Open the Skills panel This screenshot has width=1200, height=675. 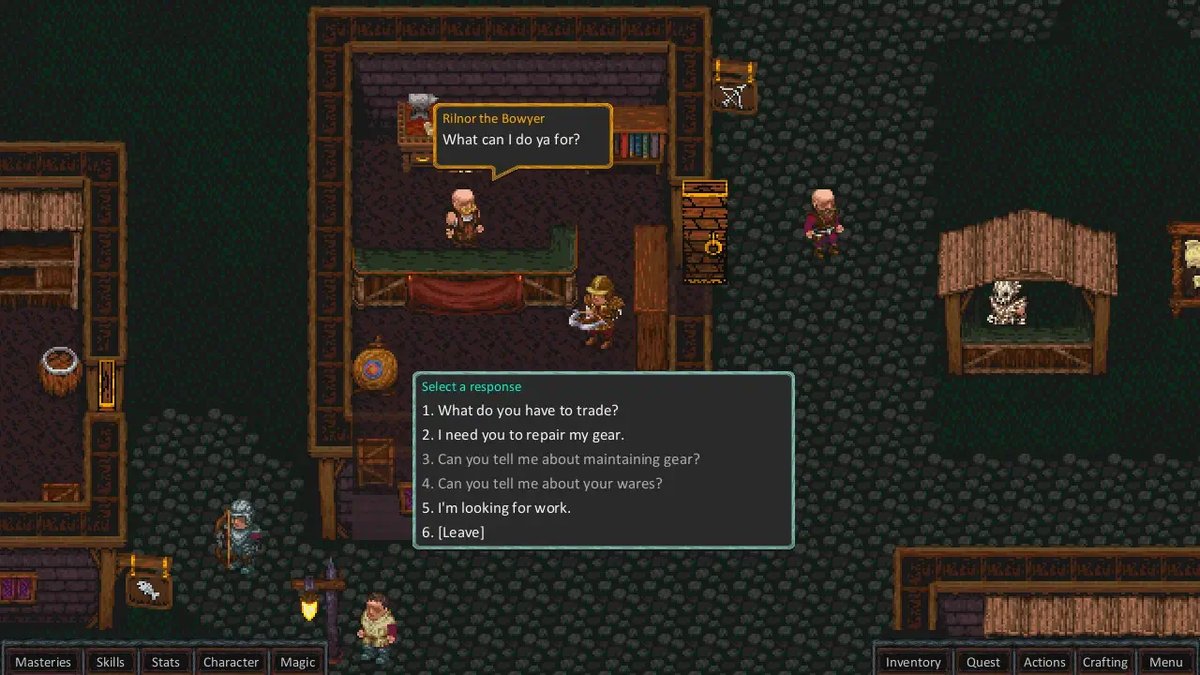coord(110,662)
